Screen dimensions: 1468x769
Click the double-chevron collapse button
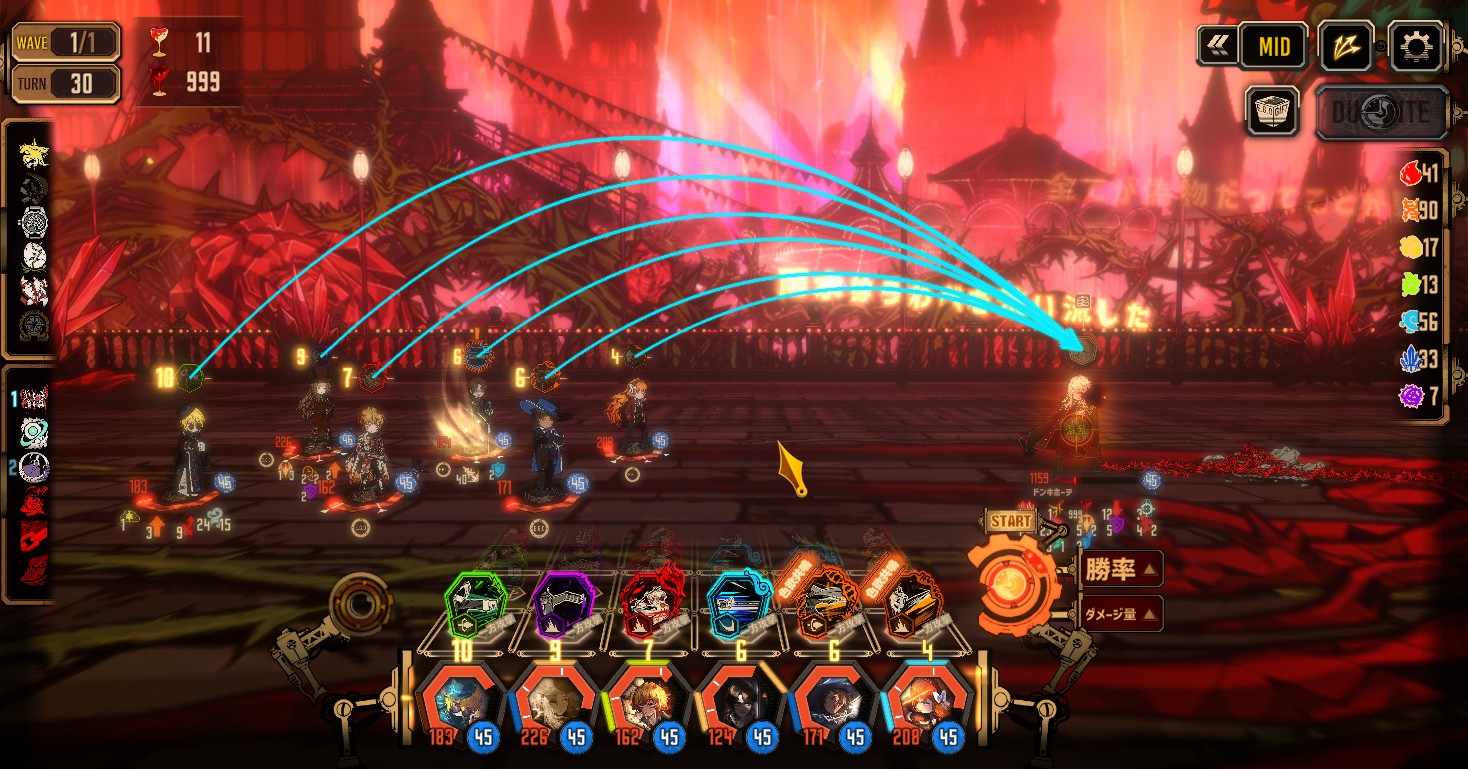click(x=1217, y=45)
